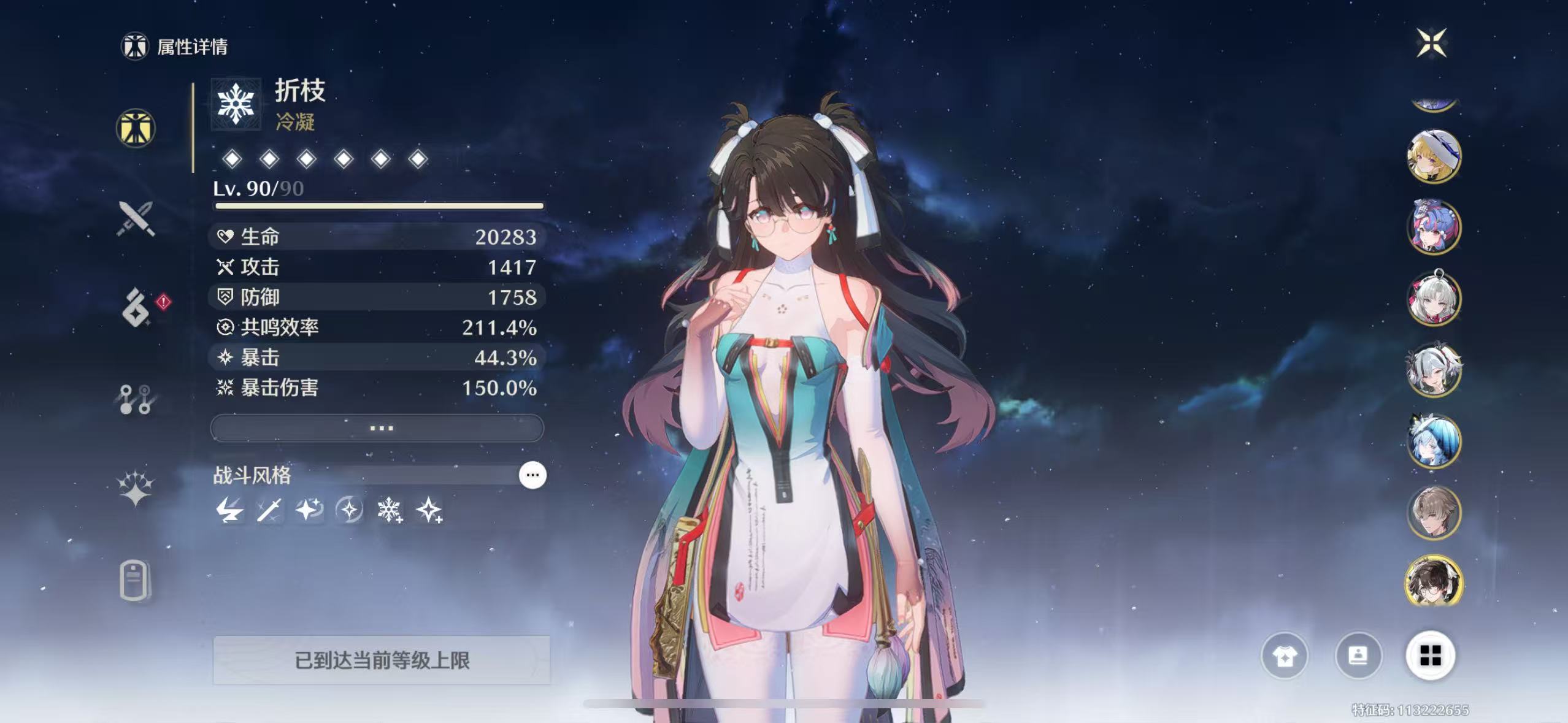Open combat style details round ellipsis button
This screenshot has width=1568, height=723.
tap(532, 475)
